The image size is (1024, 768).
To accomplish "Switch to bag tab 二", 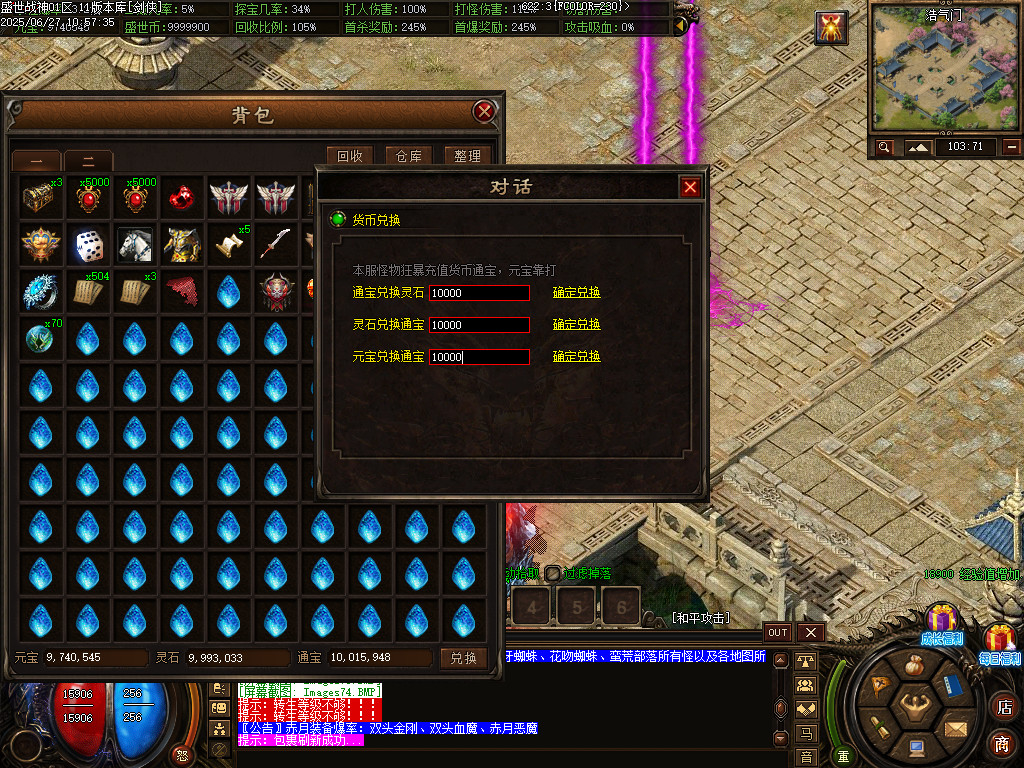I will (89, 161).
